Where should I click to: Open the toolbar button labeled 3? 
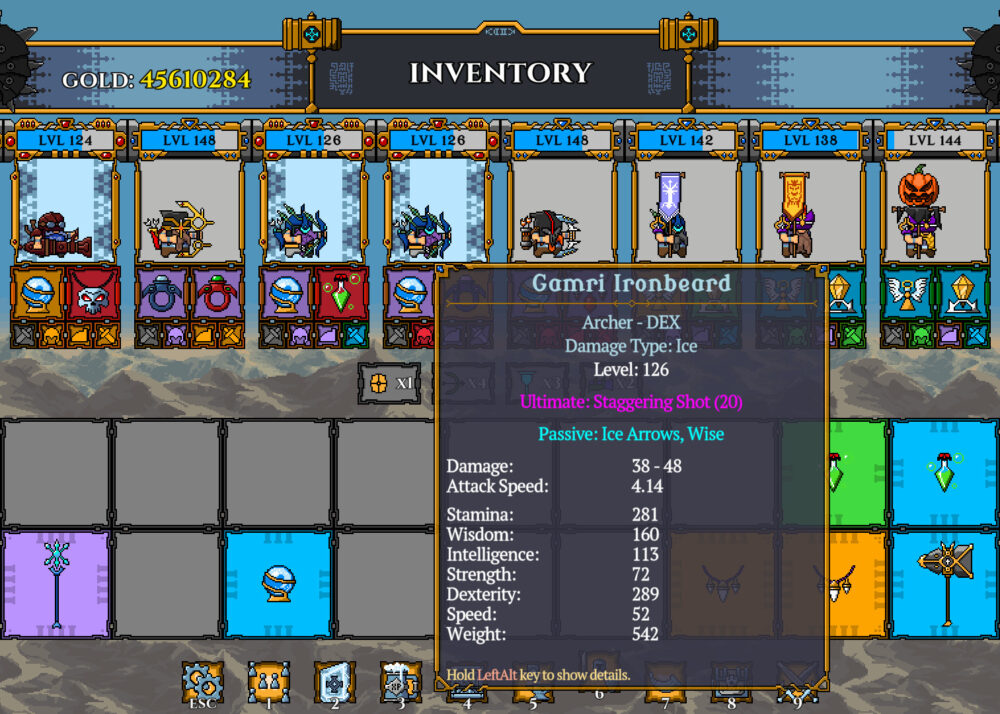click(401, 682)
